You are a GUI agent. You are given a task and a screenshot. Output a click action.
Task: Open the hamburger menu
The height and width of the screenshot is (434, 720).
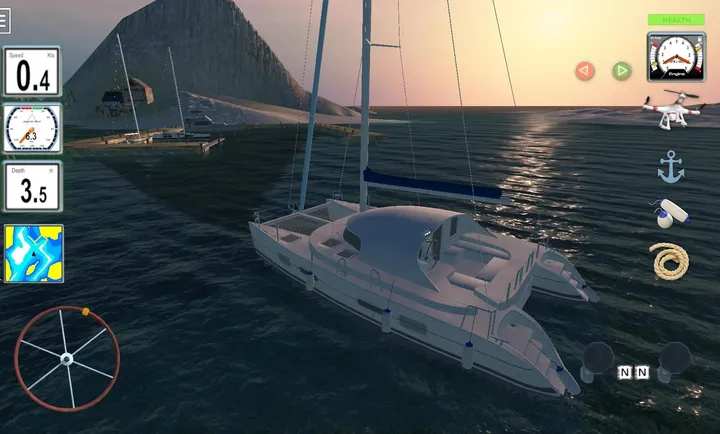tap(6, 21)
